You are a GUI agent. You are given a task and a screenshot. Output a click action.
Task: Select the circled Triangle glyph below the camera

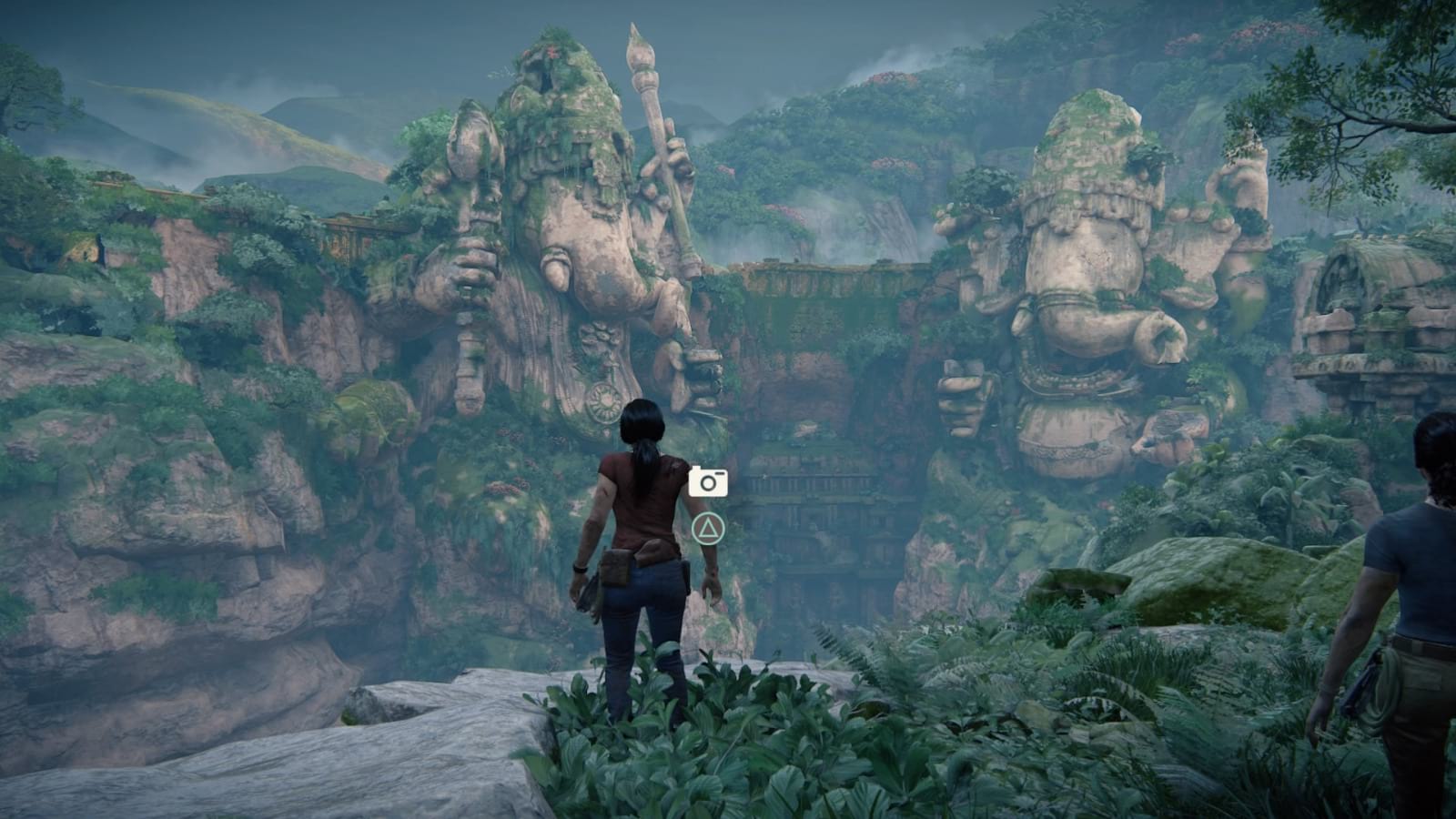[708, 526]
